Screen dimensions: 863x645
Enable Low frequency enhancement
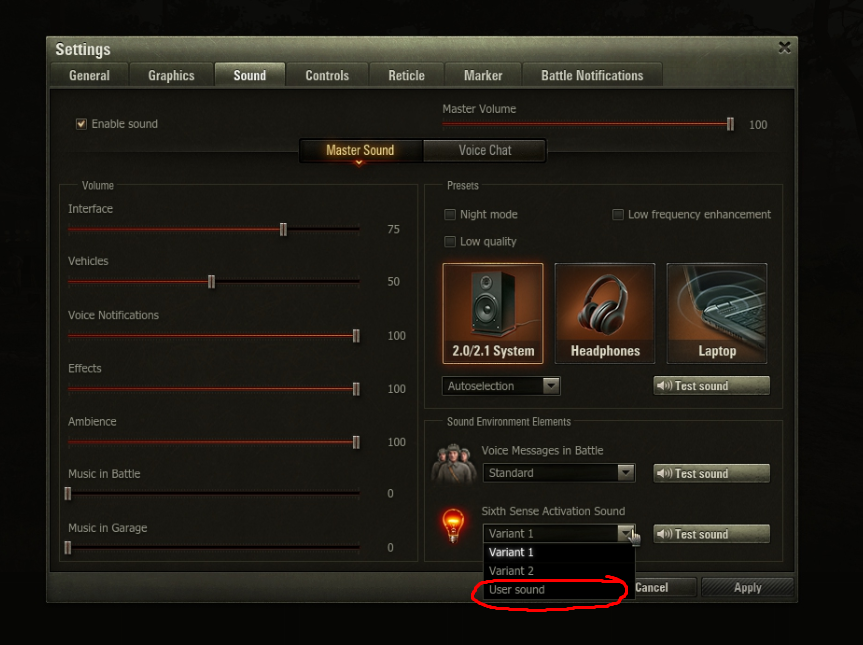(619, 214)
